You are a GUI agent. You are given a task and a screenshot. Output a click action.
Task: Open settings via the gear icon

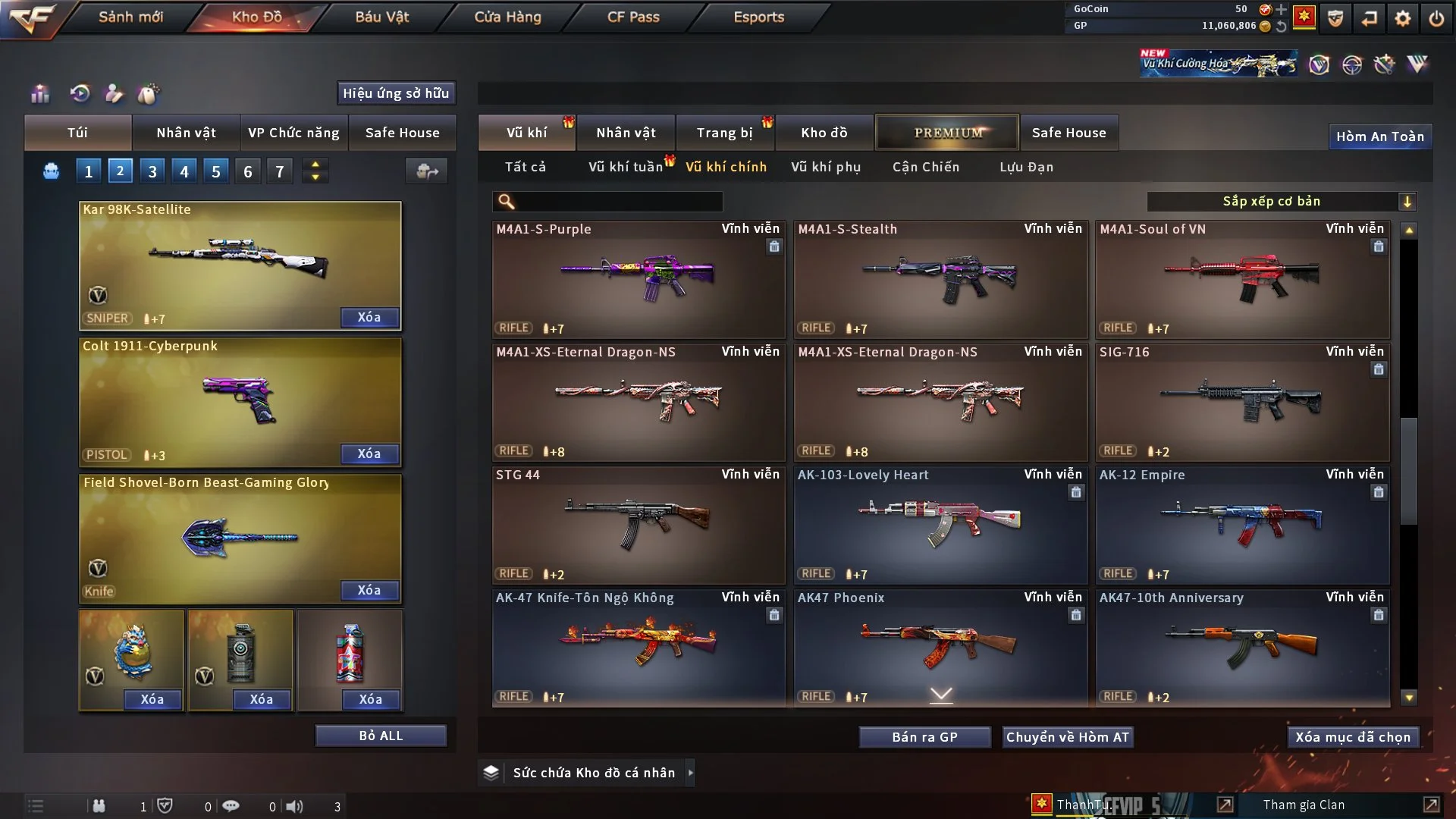click(x=1402, y=18)
